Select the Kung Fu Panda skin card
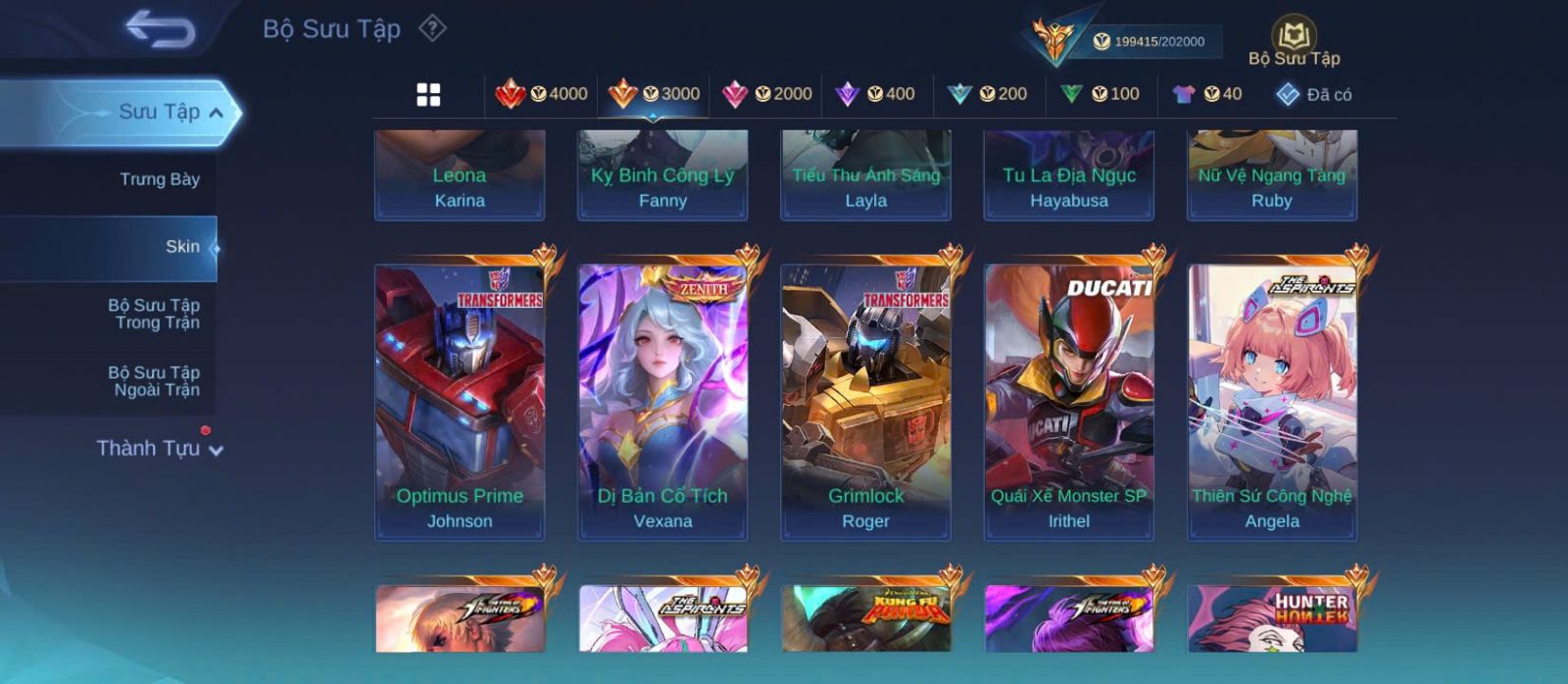Viewport: 1568px width, 684px height. tap(865, 618)
